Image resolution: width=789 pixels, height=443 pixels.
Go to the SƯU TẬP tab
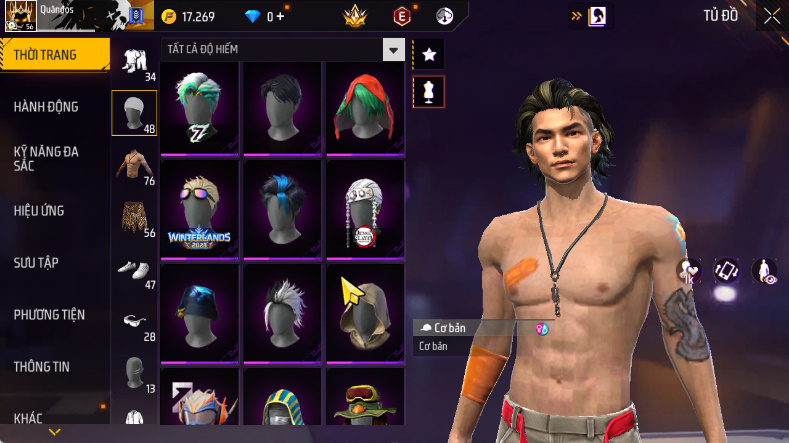tap(36, 262)
